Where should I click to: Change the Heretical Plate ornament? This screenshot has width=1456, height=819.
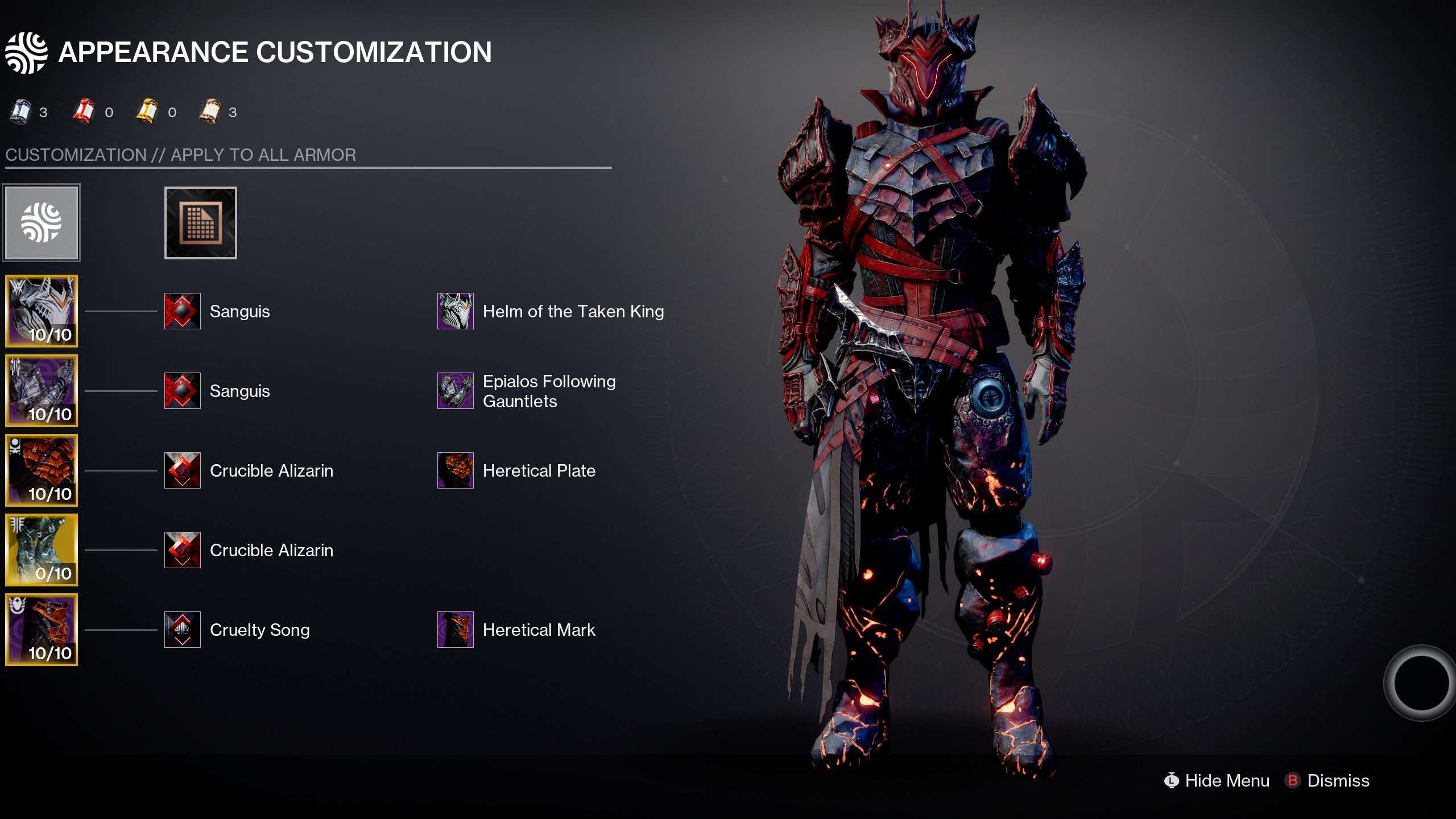click(x=456, y=470)
